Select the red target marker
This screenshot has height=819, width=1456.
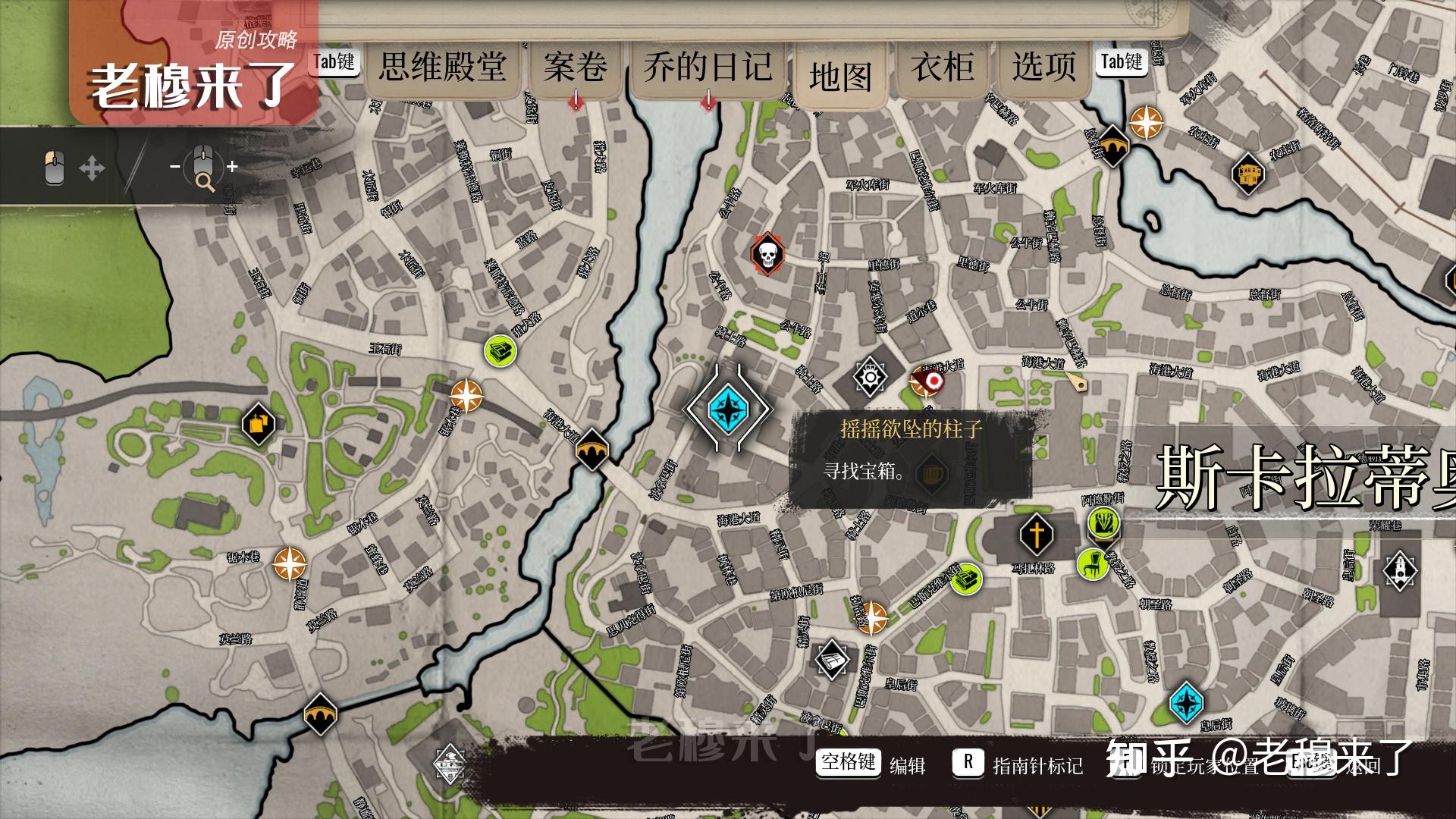point(927,381)
